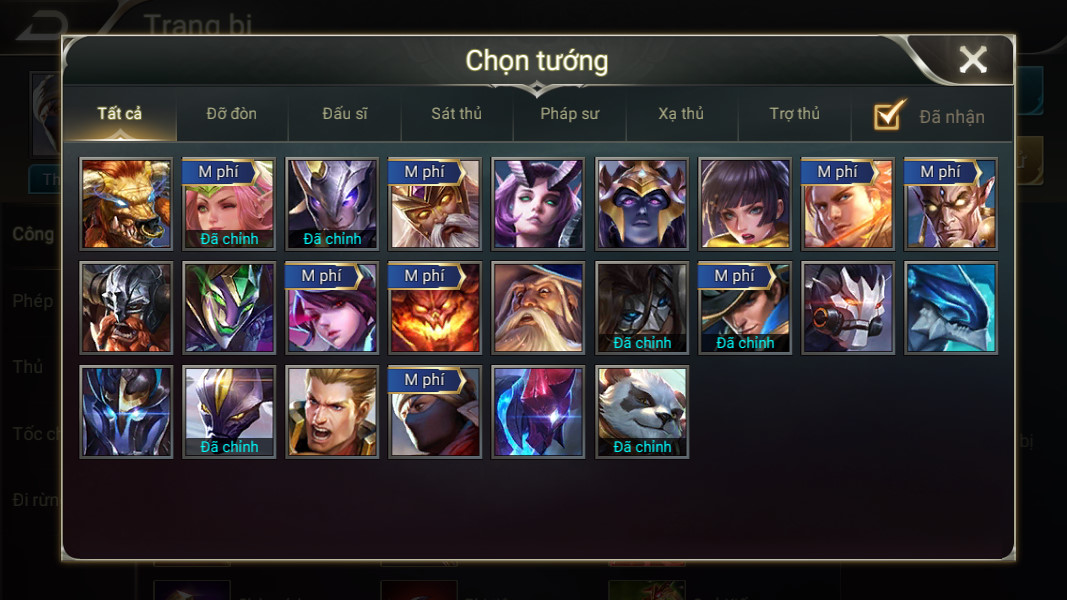The width and height of the screenshot is (1067, 600).
Task: Select the Đấu sĩ tab
Action: [x=344, y=114]
